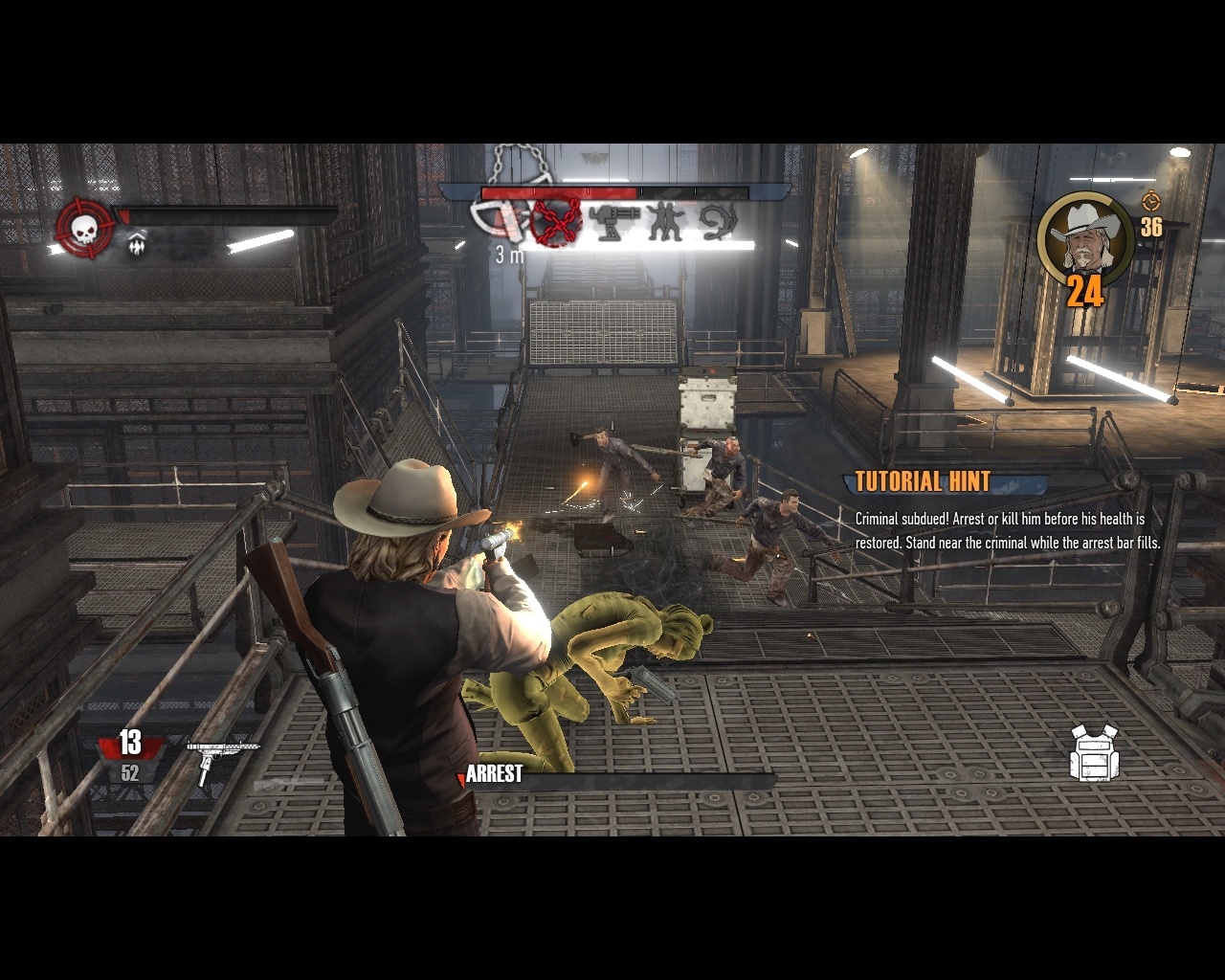
Task: Click the lasso whip icon on the objective bar
Action: 718,222
